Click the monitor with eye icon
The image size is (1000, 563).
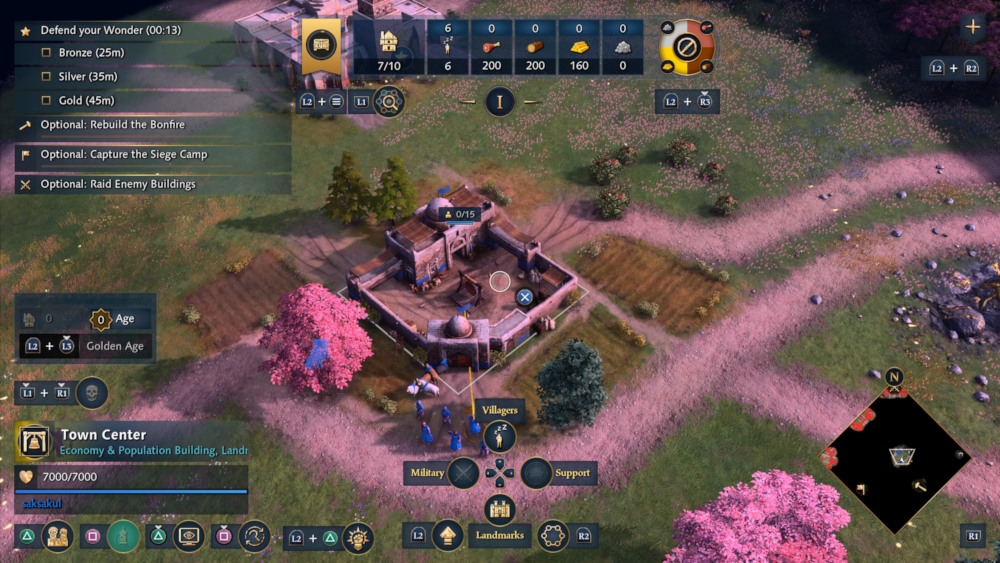[x=189, y=536]
